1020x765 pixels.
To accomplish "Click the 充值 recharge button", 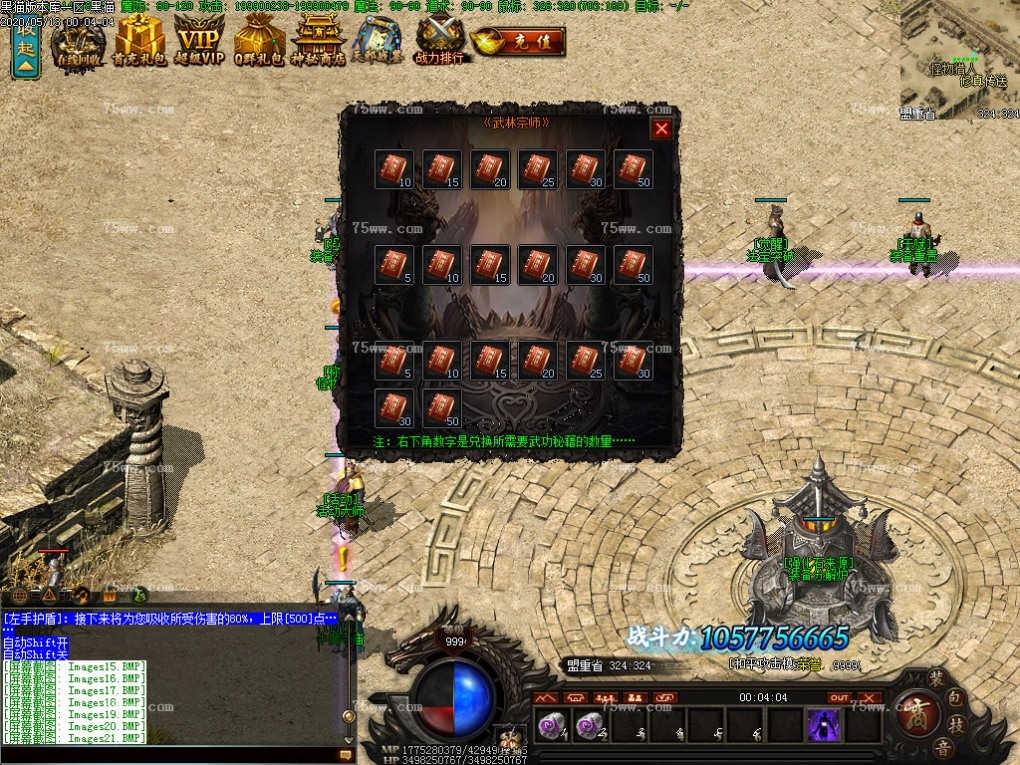I will 518,42.
